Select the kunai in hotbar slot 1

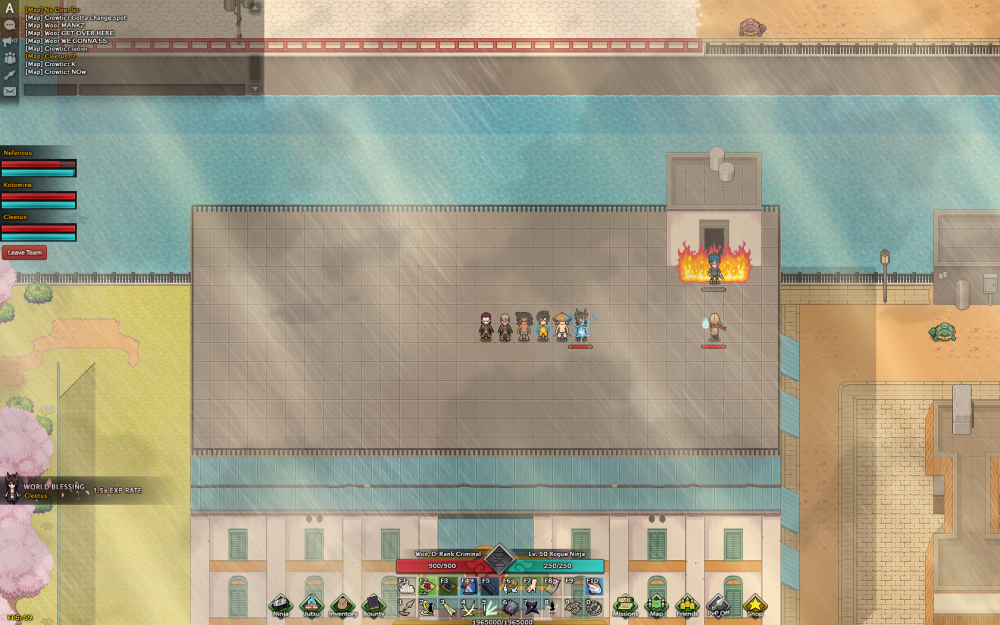(x=406, y=607)
